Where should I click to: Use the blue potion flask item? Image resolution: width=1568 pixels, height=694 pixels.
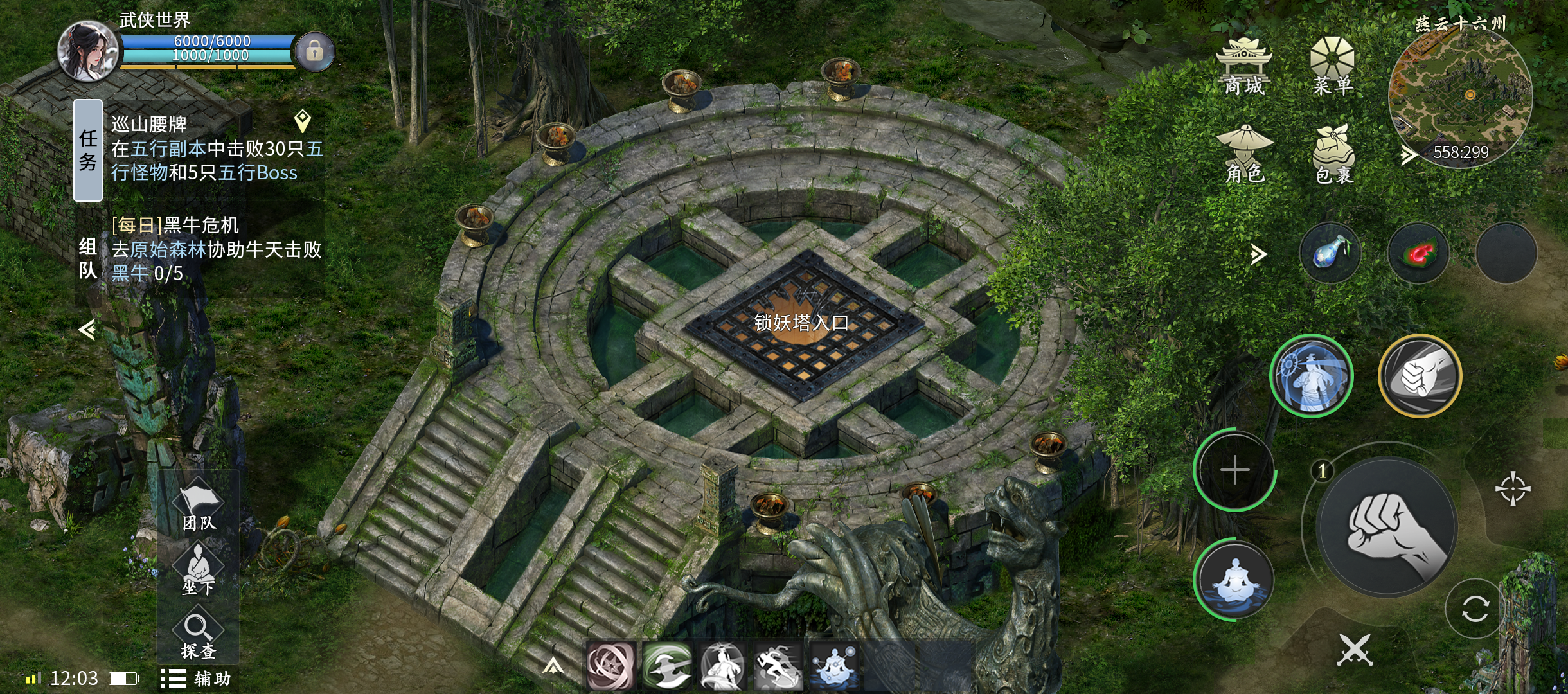click(x=1330, y=253)
